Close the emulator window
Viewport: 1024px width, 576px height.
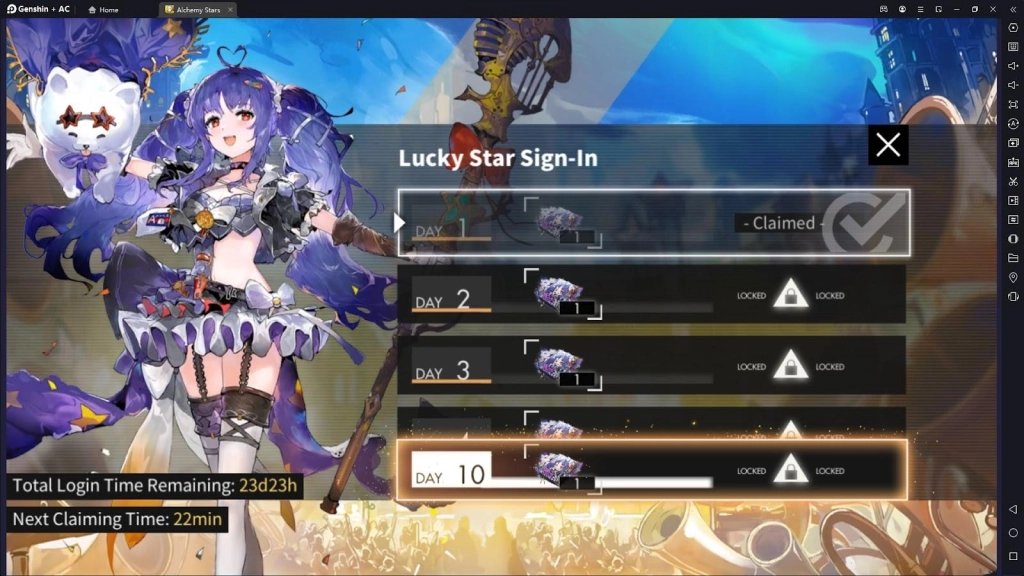point(993,9)
